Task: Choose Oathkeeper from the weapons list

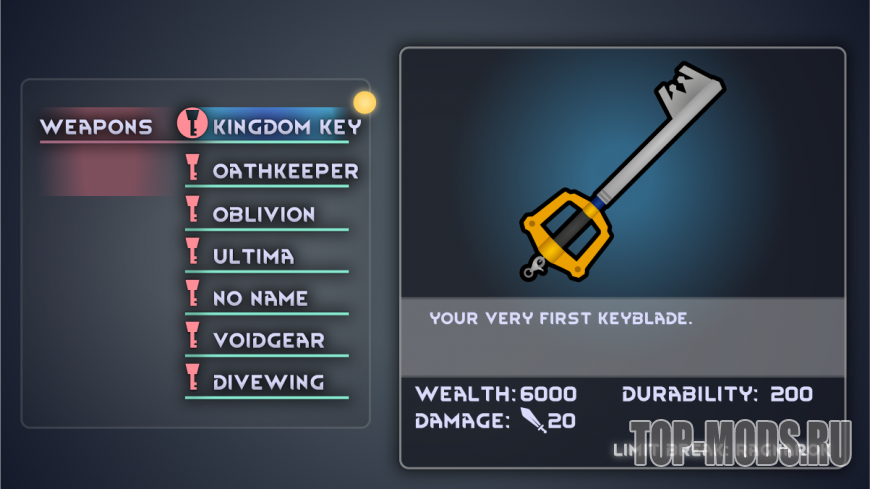Action: point(284,171)
